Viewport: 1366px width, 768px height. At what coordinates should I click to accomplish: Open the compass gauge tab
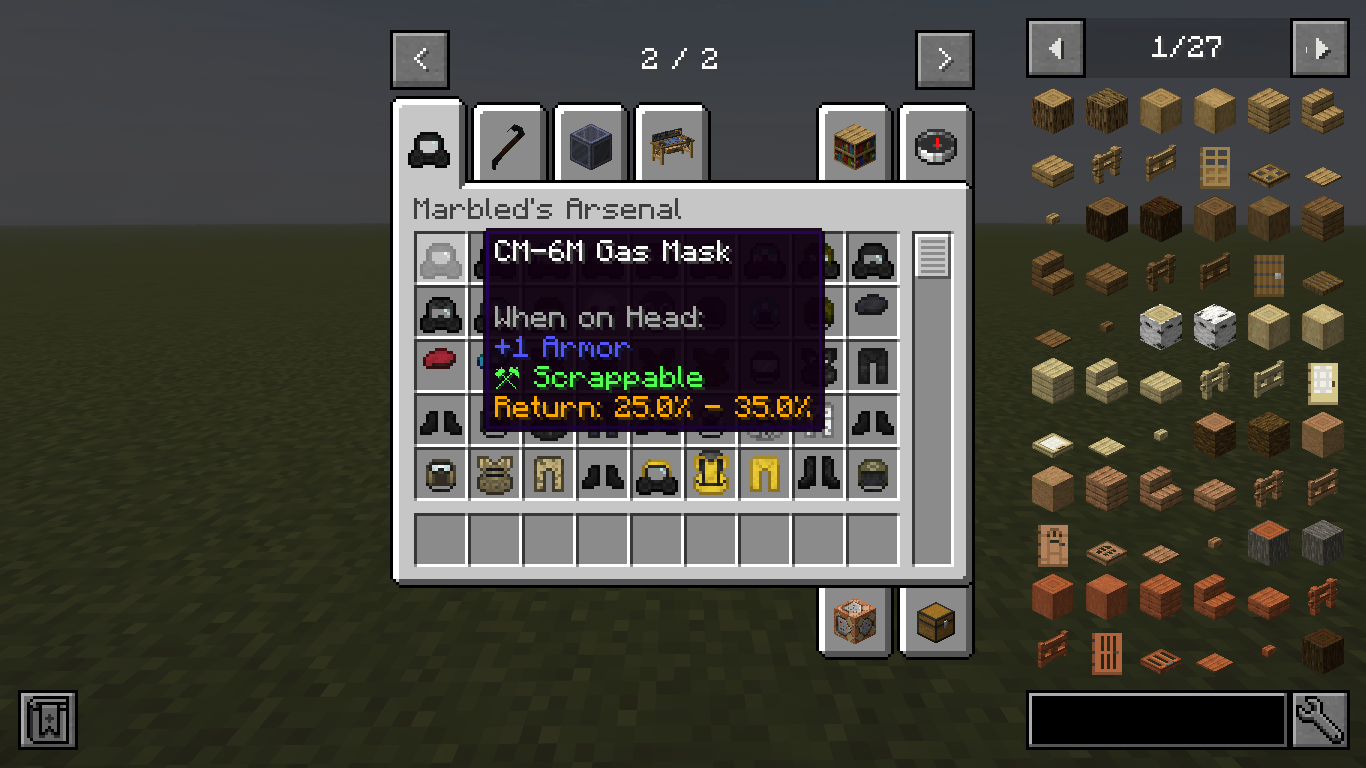pyautogui.click(x=934, y=146)
